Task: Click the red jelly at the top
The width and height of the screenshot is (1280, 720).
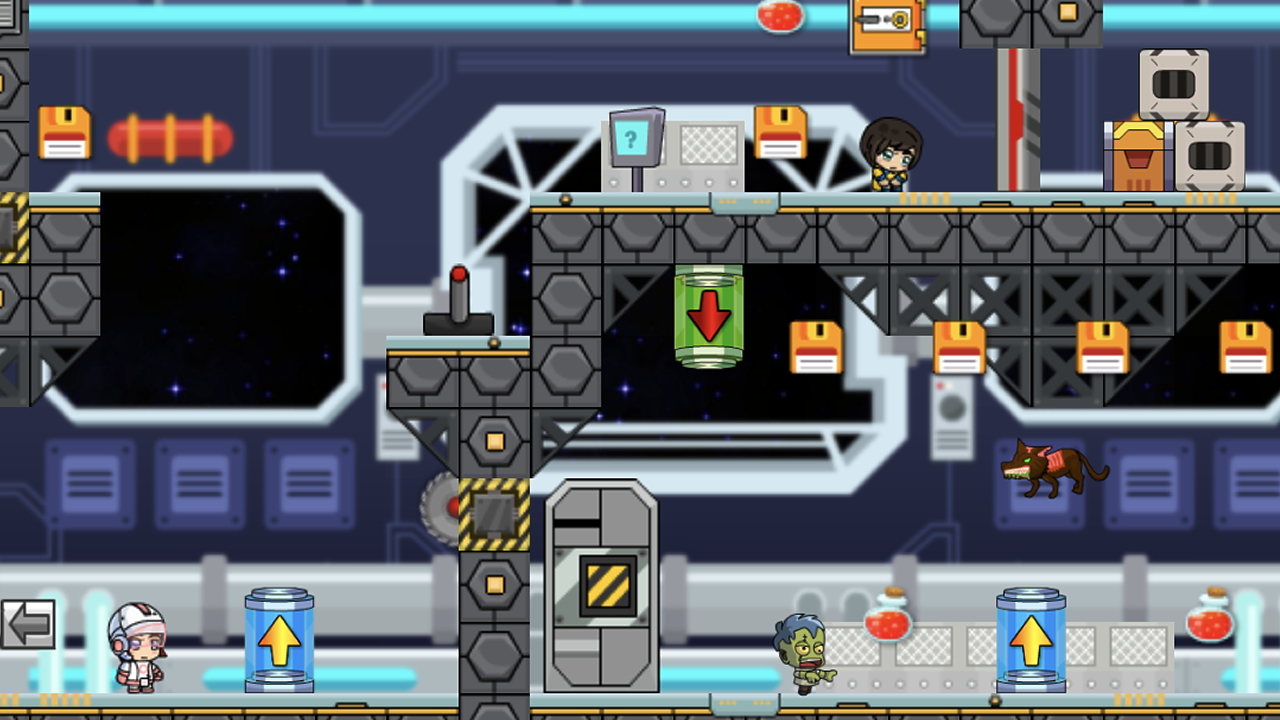Action: pyautogui.click(x=779, y=16)
